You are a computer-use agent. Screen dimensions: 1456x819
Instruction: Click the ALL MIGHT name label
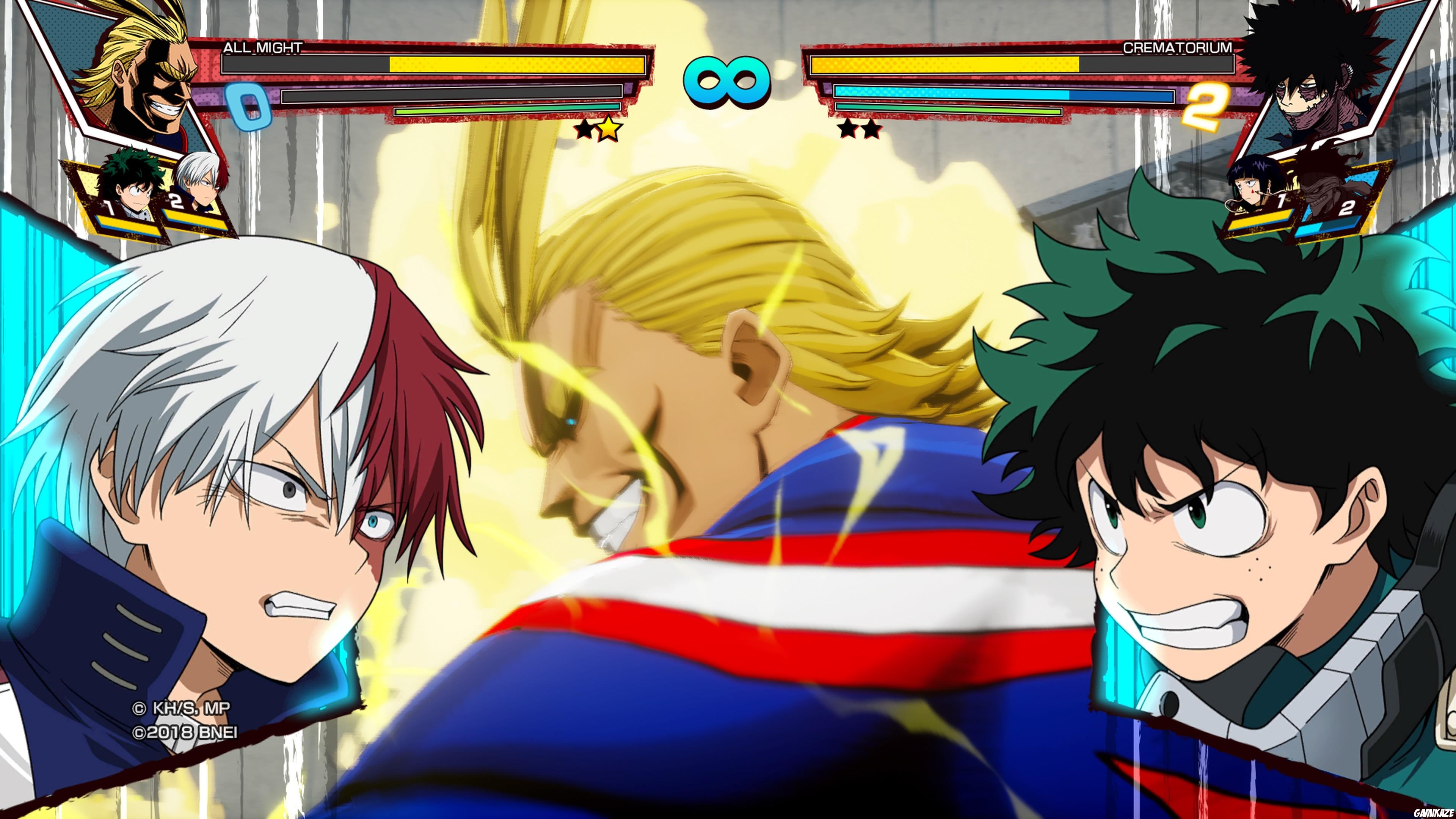click(263, 48)
